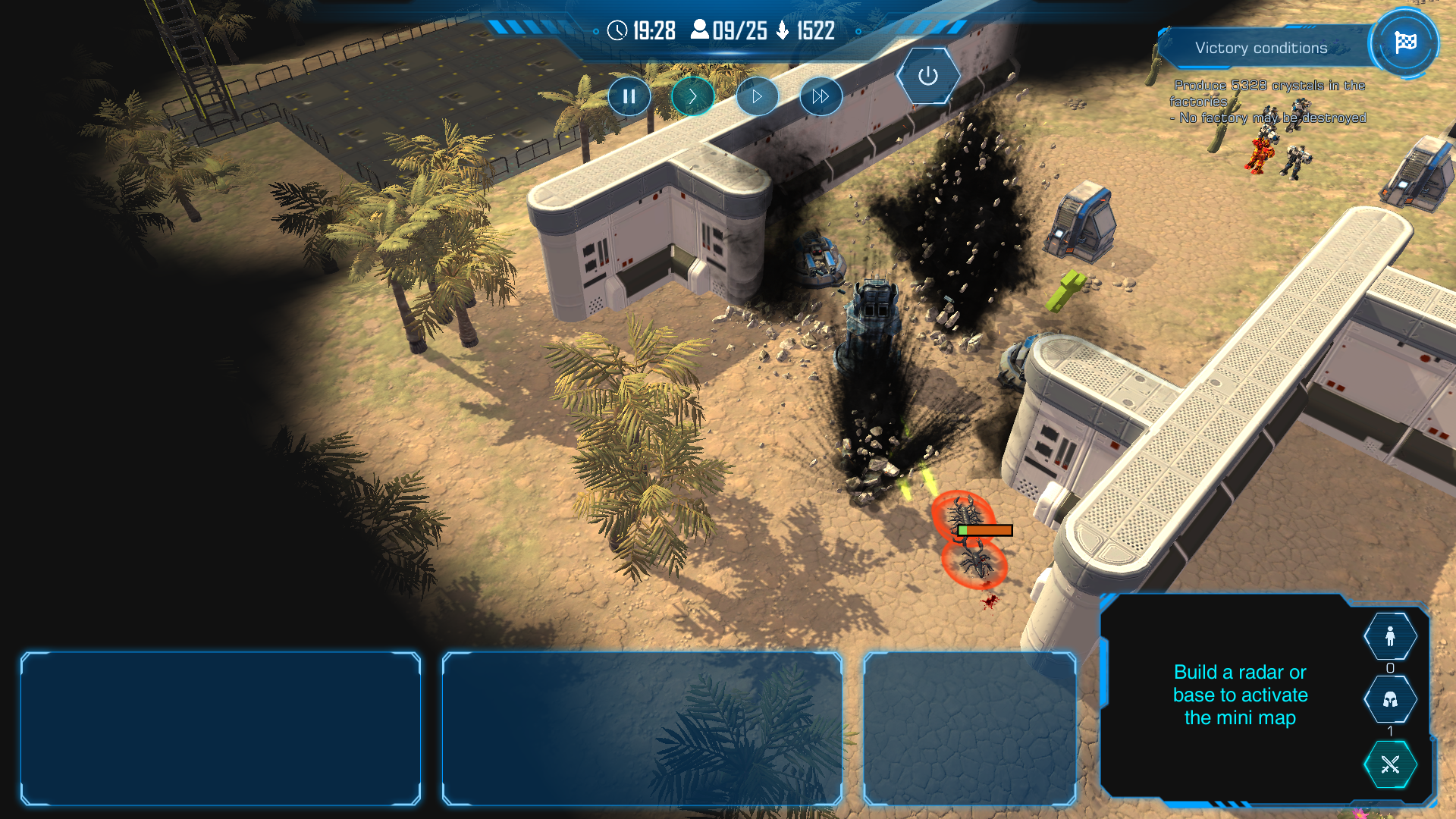This screenshot has height=819, width=1456.
Task: Toggle the crossed swords combat icon
Action: [1389, 764]
